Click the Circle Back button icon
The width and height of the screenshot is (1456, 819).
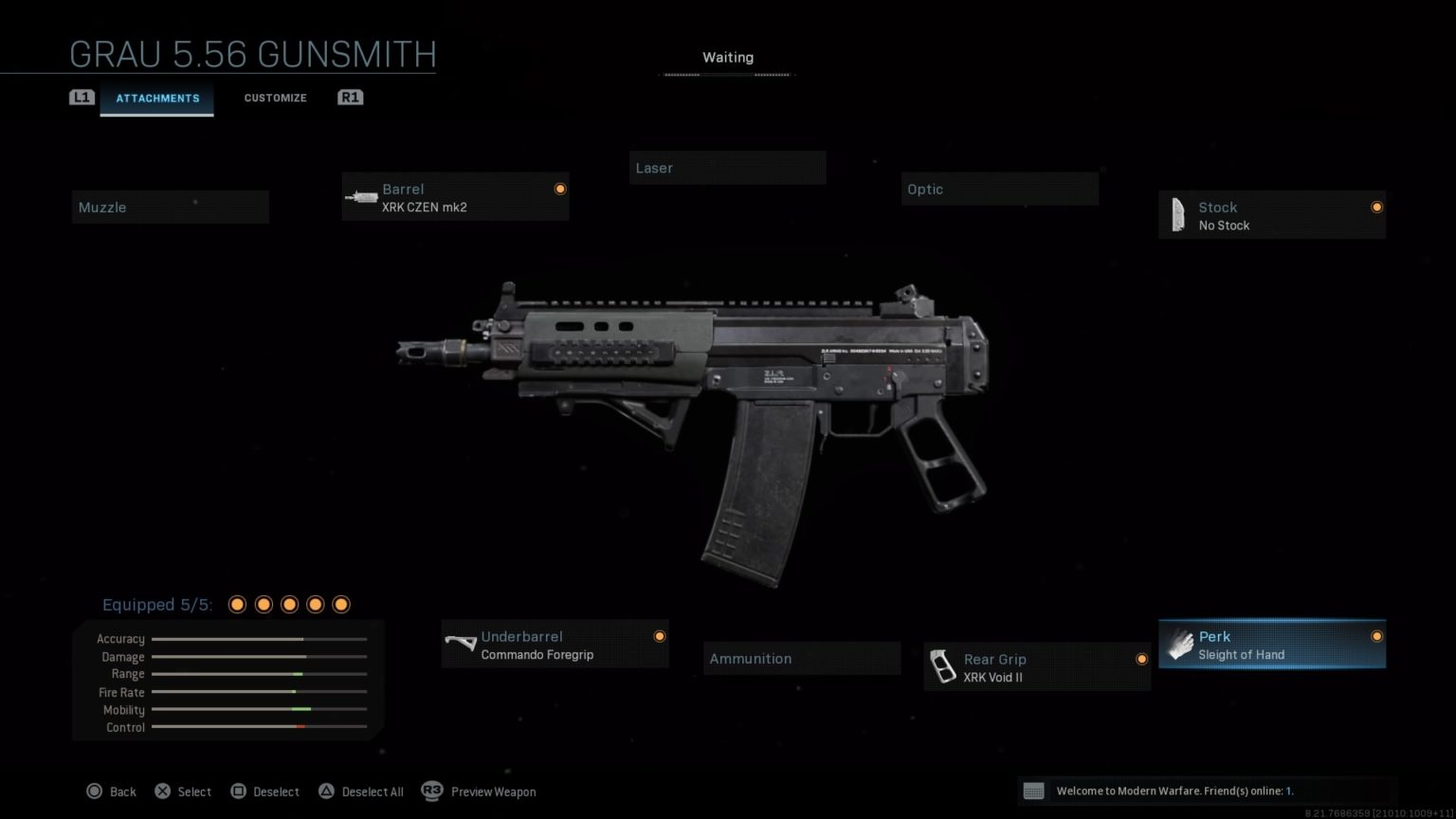95,791
